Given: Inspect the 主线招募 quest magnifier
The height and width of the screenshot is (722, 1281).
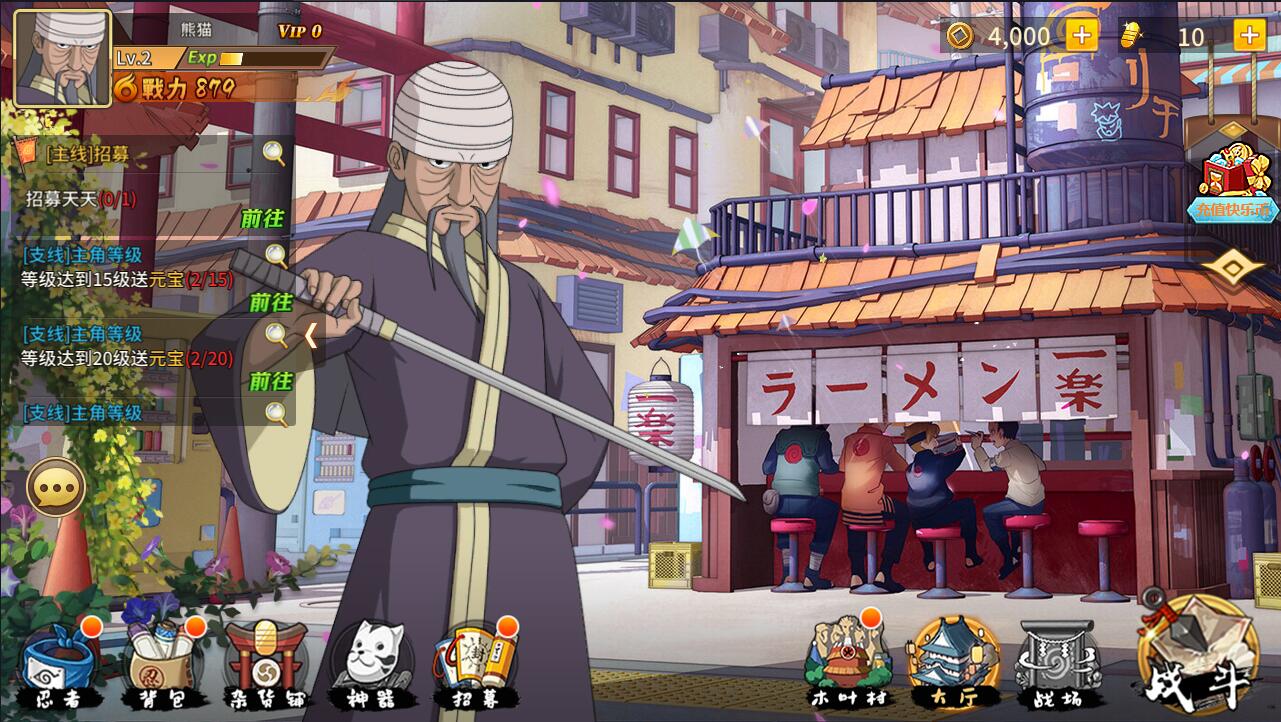Looking at the screenshot, I should (x=274, y=153).
